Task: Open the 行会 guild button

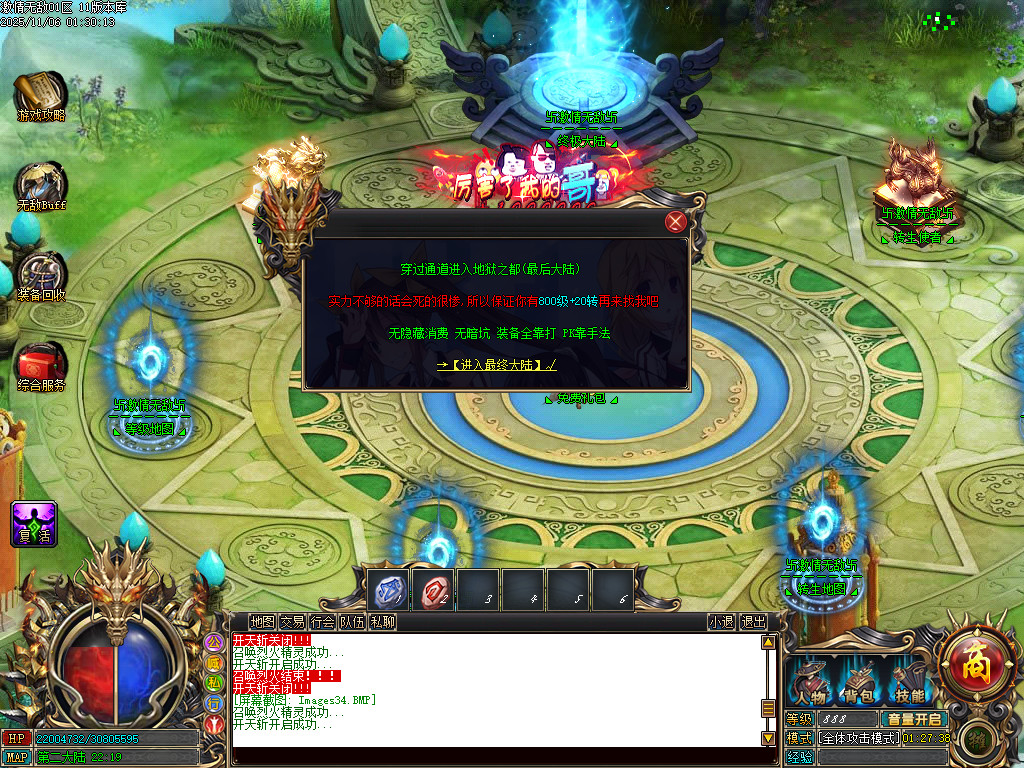Action: 322,621
